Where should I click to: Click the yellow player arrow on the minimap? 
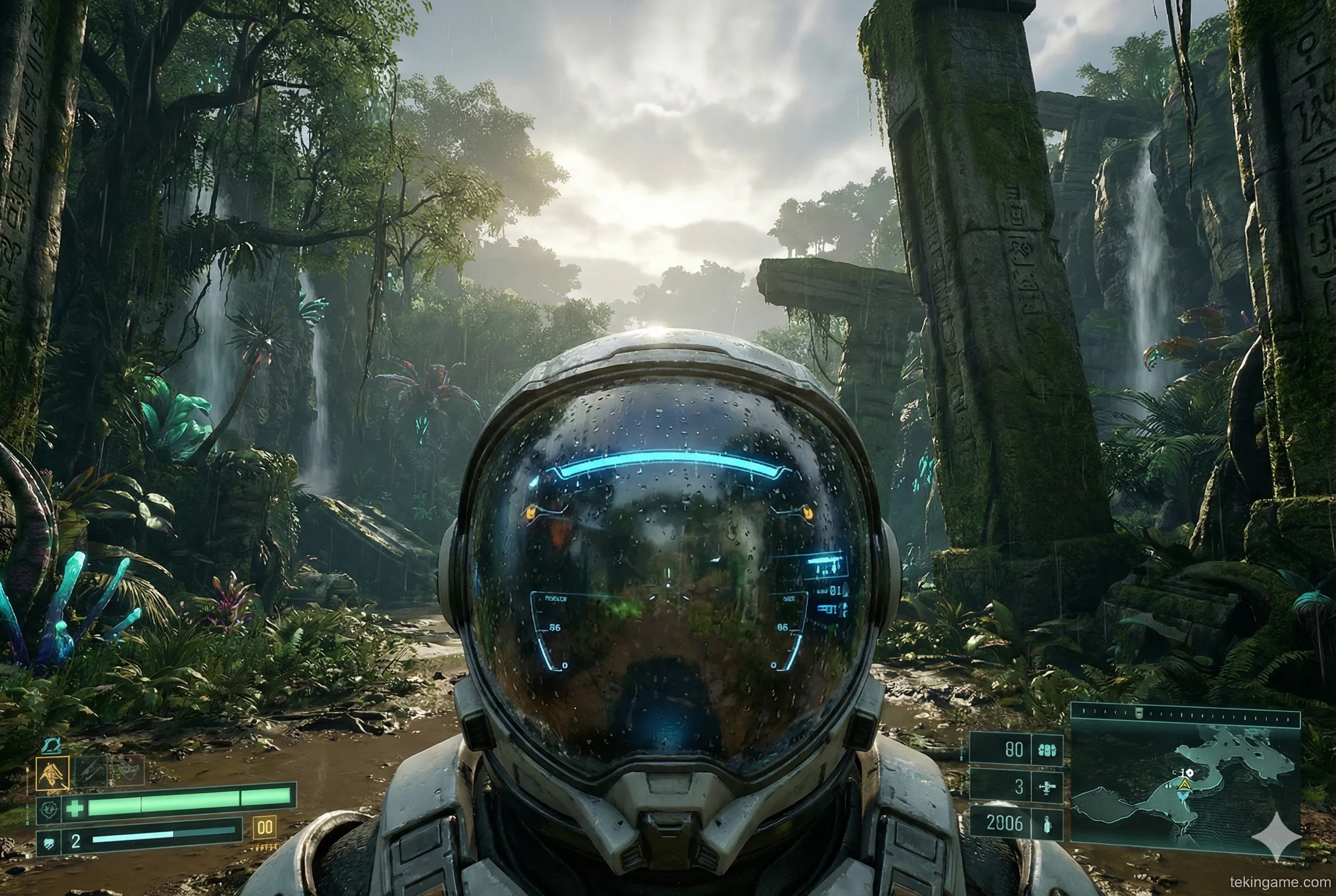coord(1185,786)
